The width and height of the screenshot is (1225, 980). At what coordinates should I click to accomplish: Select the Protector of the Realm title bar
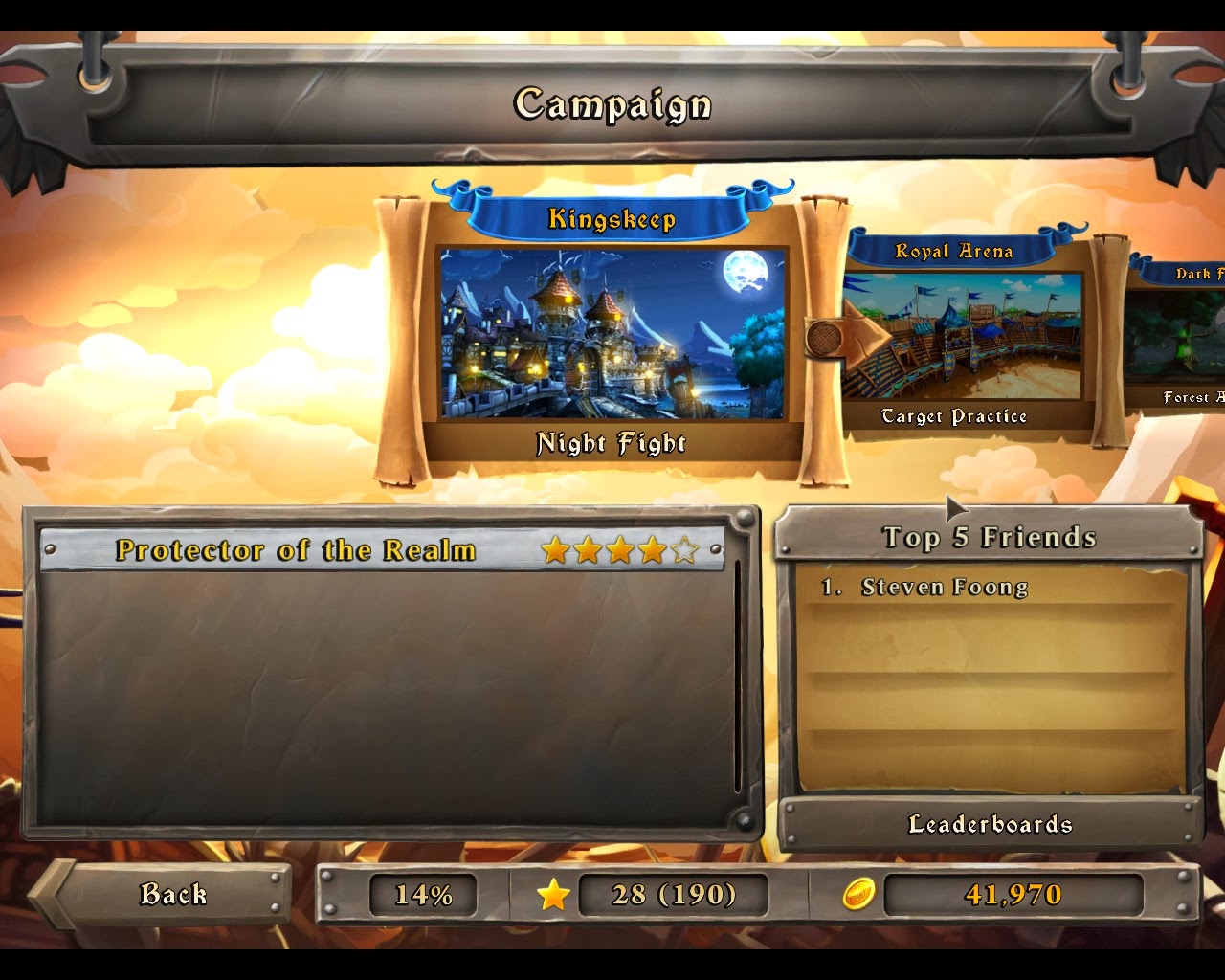click(x=295, y=551)
